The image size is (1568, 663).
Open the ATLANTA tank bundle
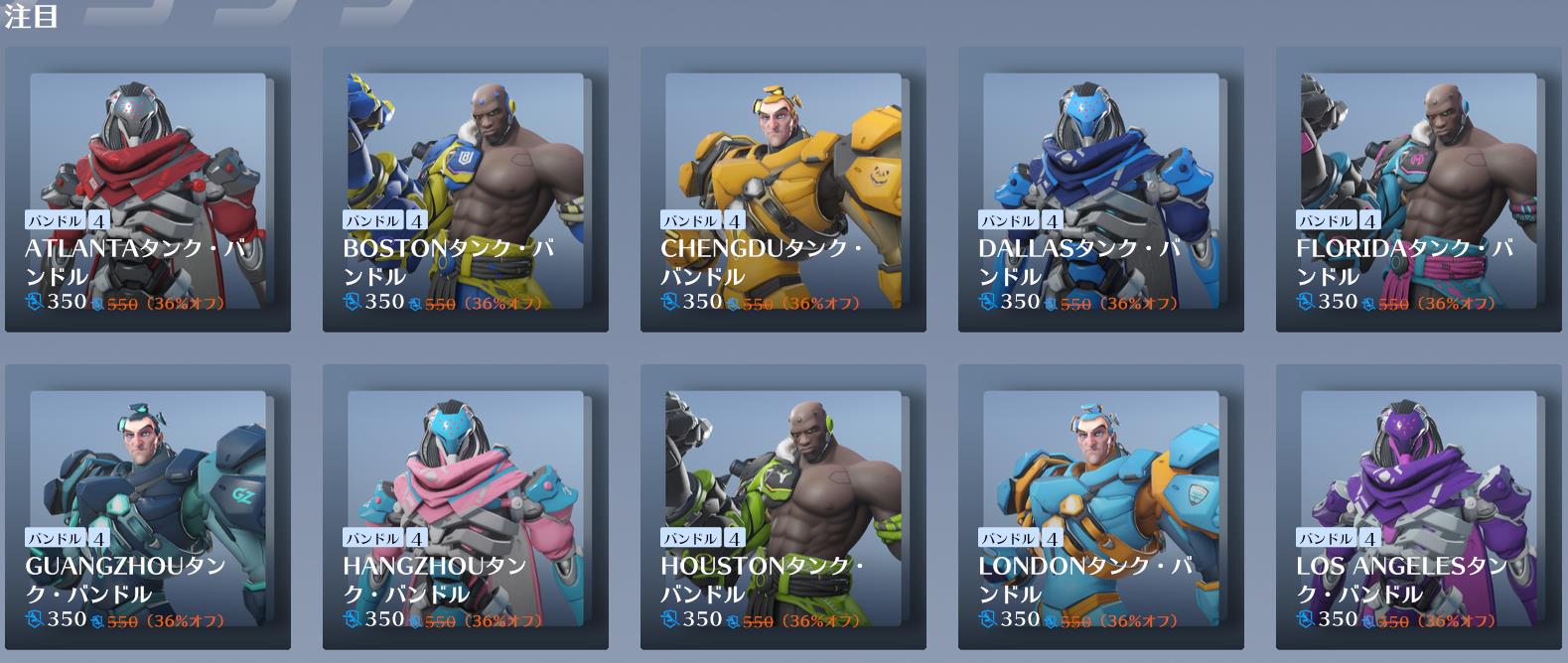[x=148, y=189]
